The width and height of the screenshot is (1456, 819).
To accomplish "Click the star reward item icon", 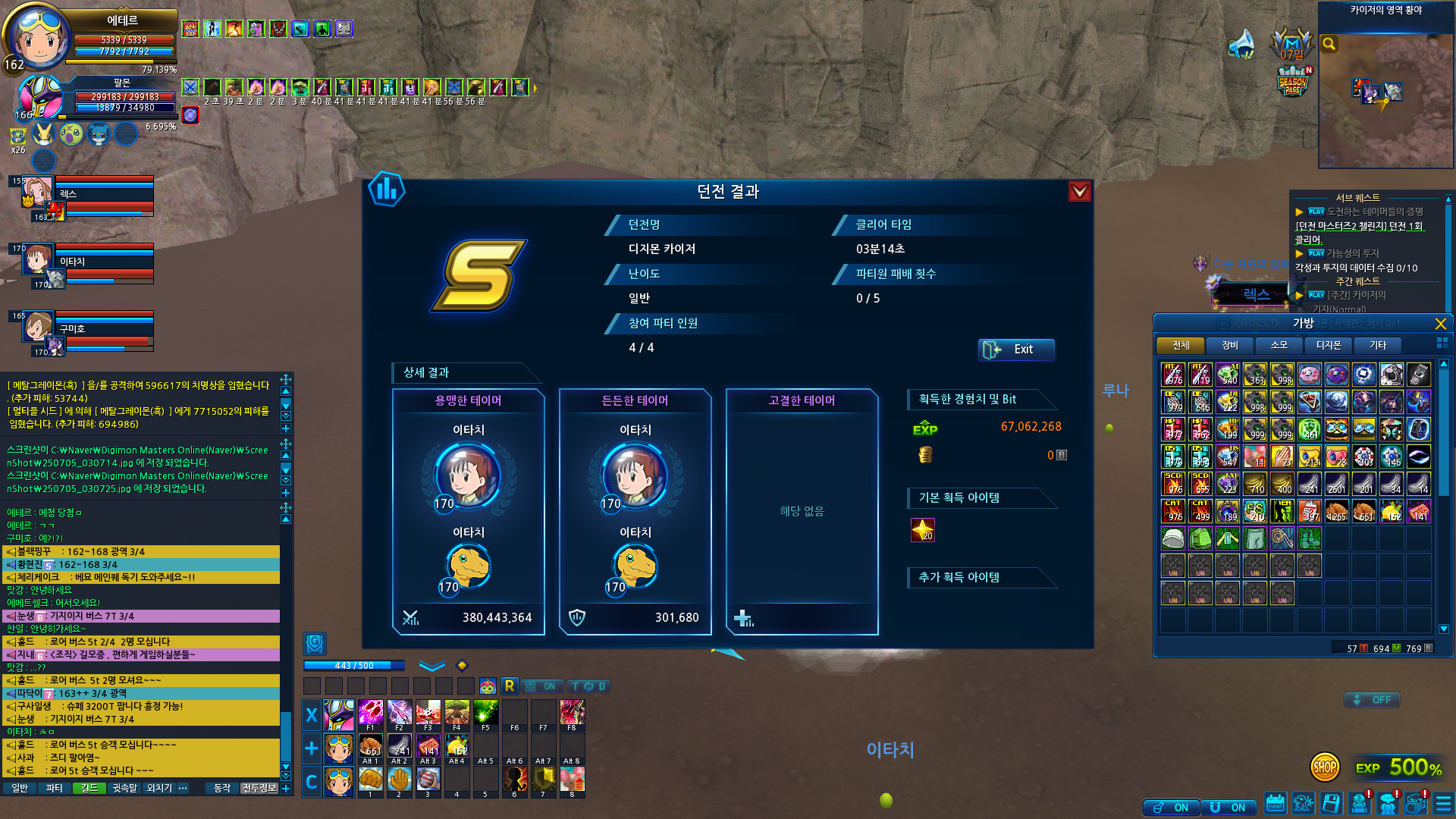I will point(922,530).
